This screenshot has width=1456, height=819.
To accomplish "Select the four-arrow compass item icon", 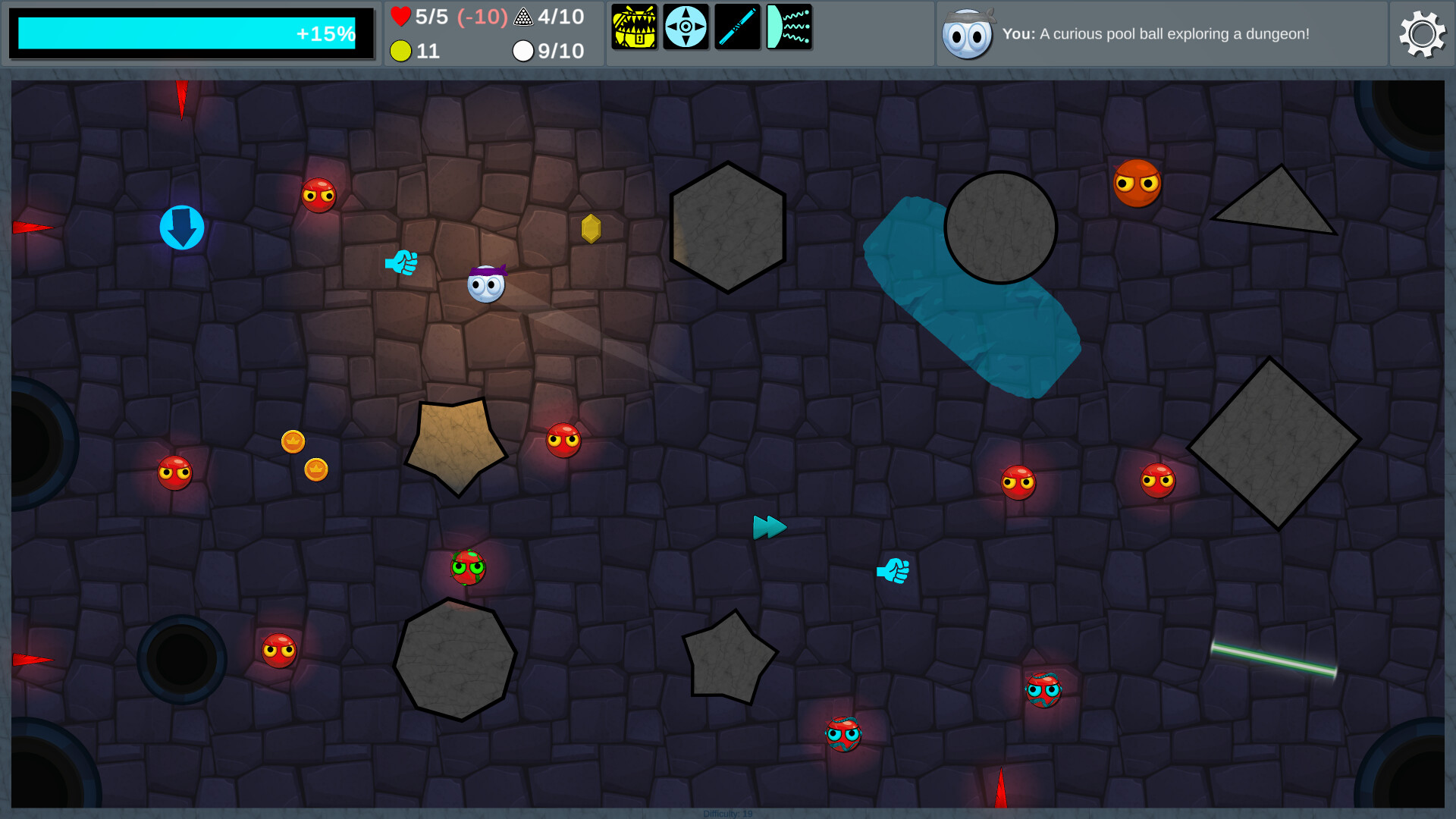I will point(686,27).
